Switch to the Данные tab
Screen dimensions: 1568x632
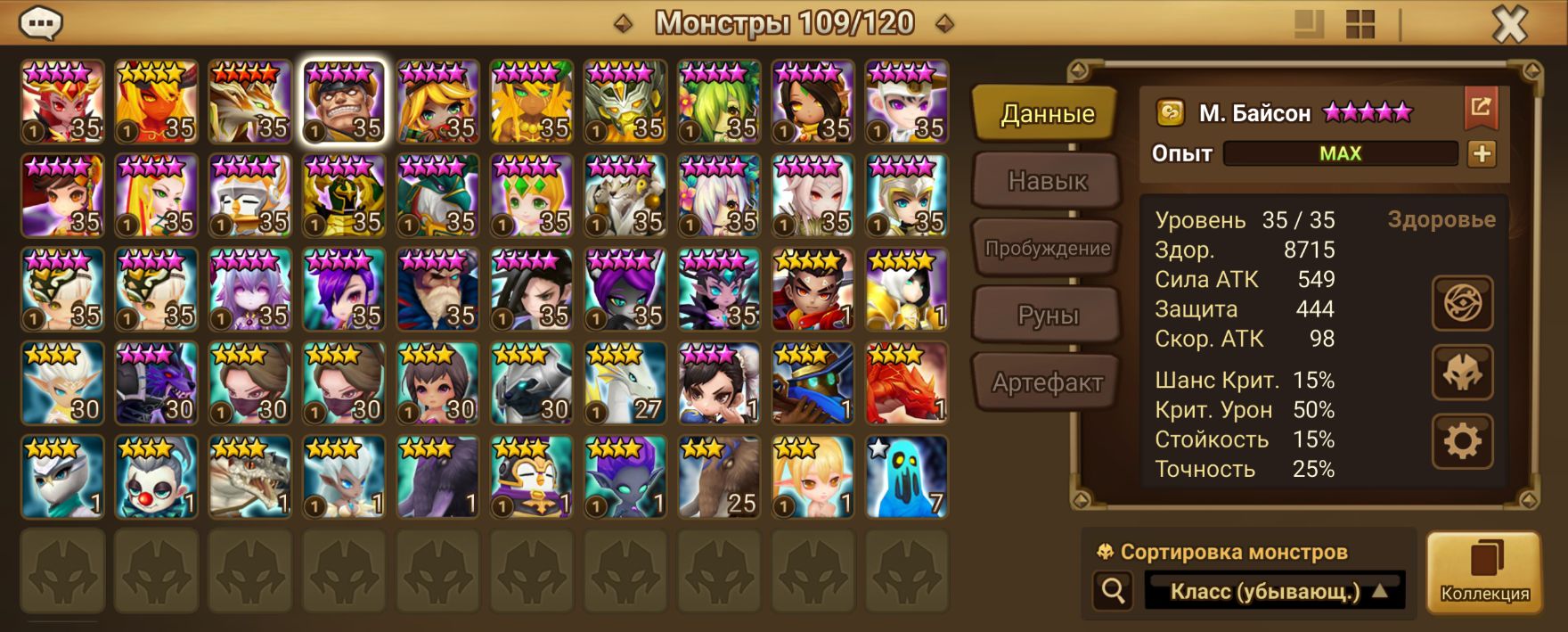tap(1047, 113)
